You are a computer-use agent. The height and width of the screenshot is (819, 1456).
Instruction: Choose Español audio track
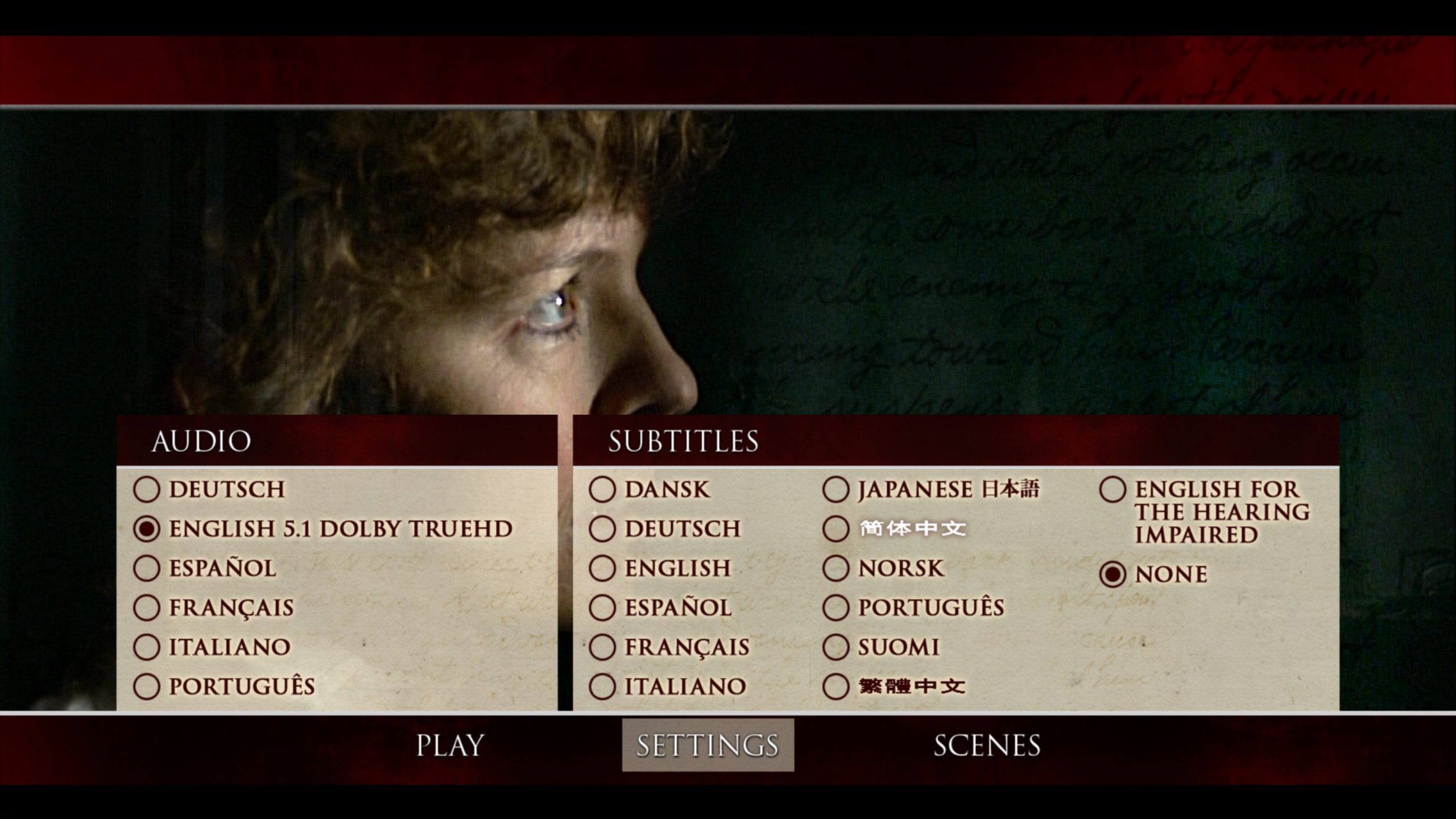coord(147,568)
